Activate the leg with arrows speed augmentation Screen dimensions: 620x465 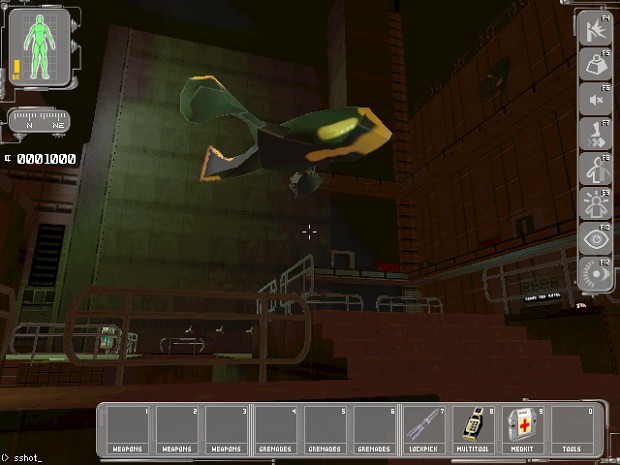594,134
